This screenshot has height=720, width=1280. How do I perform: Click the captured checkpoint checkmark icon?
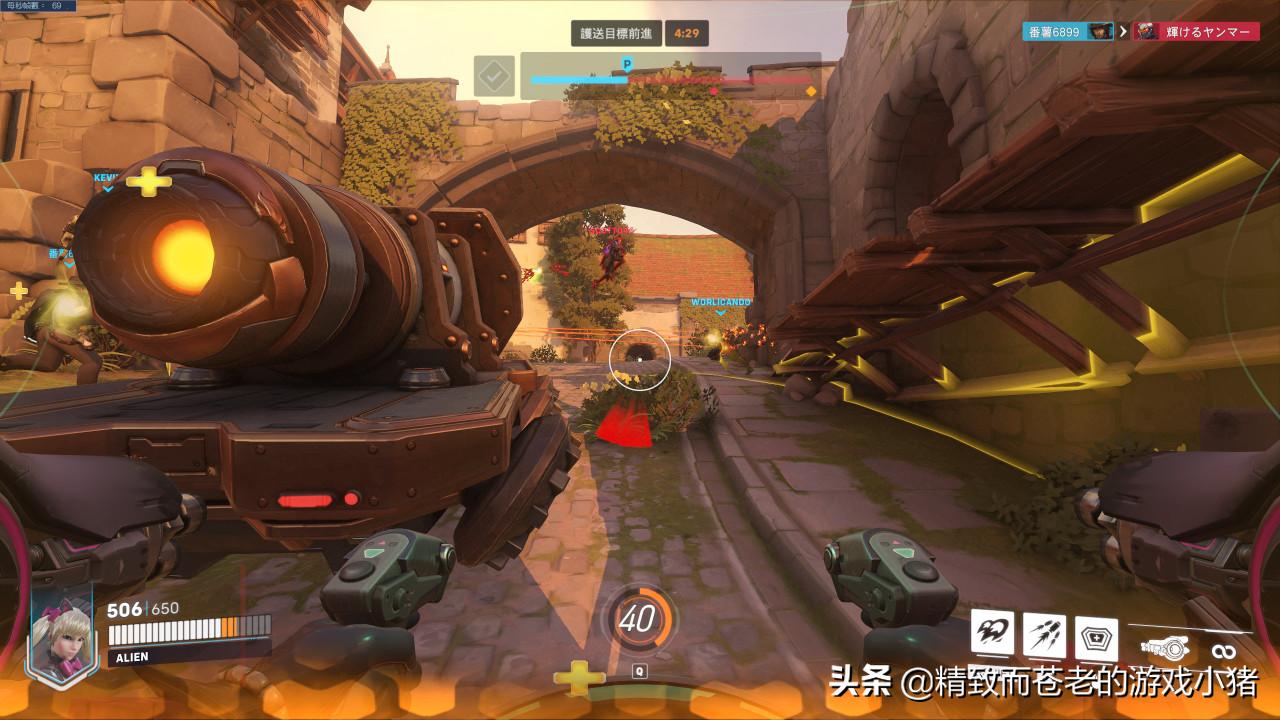494,76
